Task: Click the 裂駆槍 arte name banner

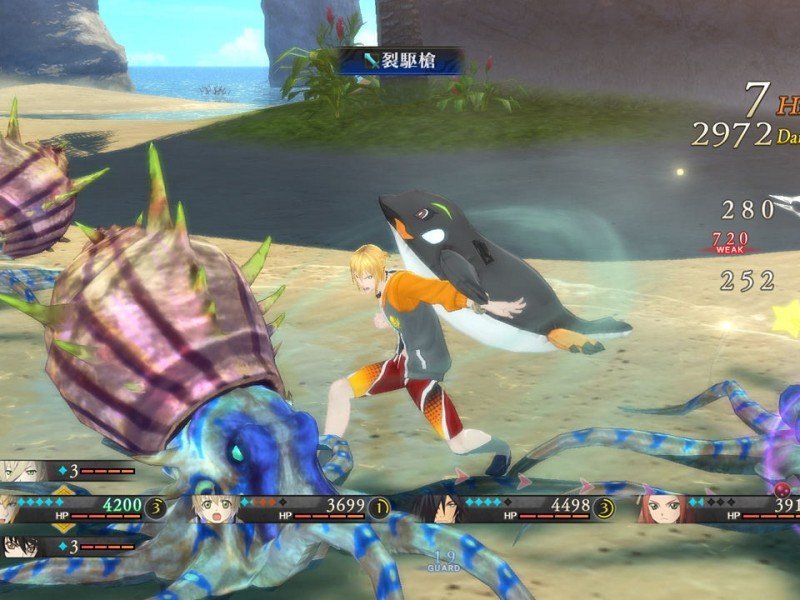Action: coord(400,61)
